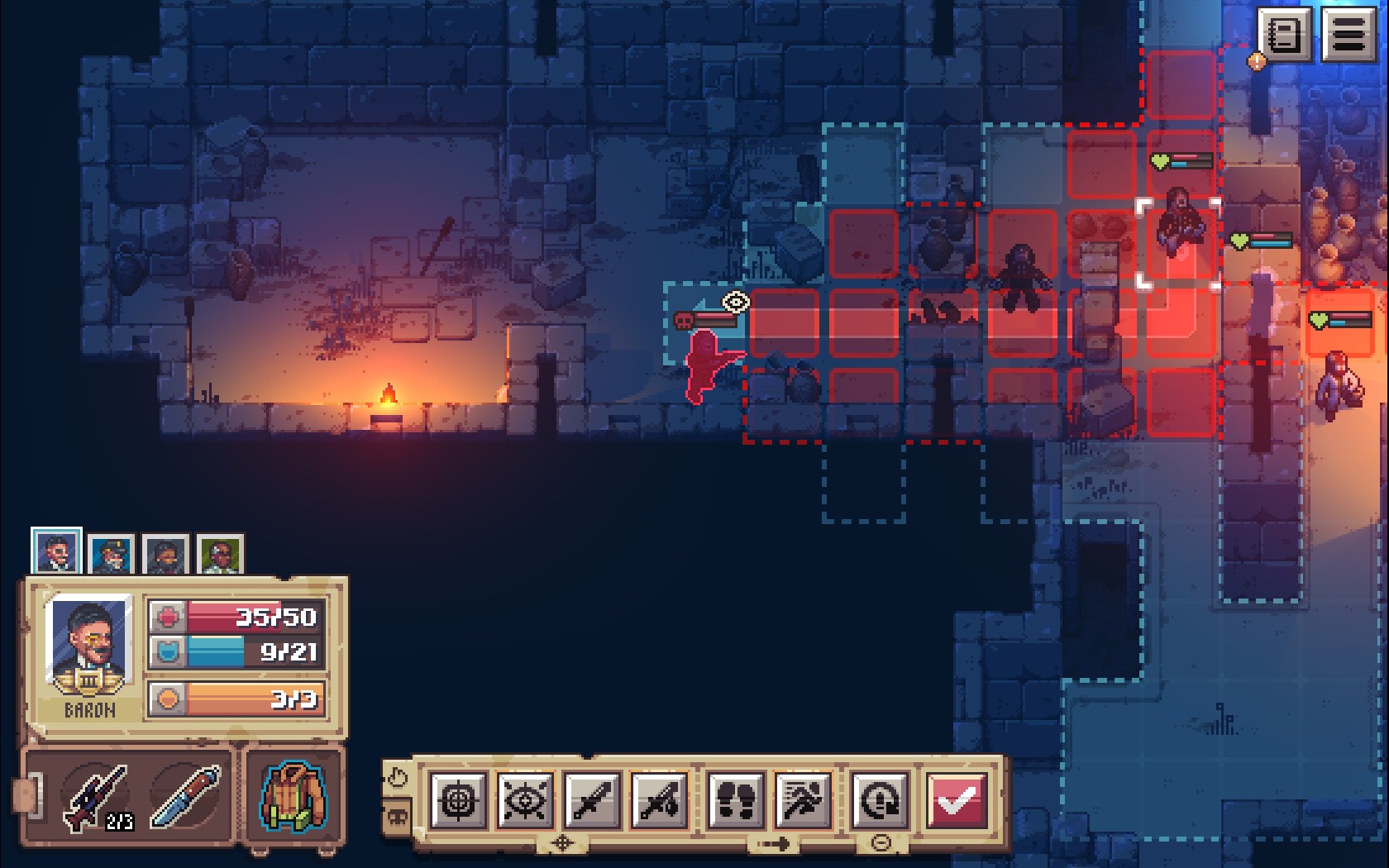Switch to the hand tab on action bar
1389x868 pixels.
click(x=398, y=778)
